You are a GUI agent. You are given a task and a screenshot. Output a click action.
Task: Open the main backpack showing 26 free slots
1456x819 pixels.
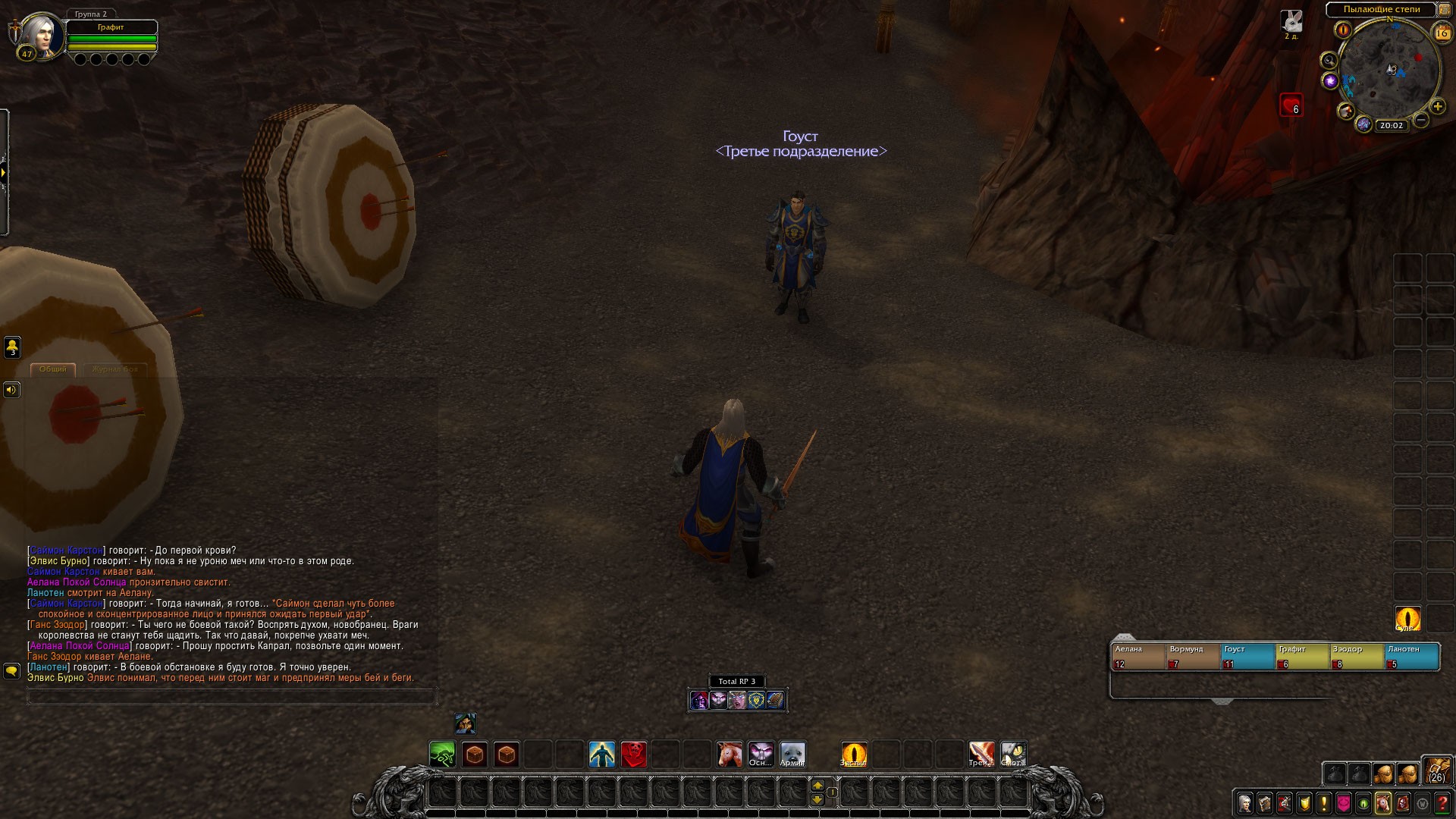click(1436, 770)
